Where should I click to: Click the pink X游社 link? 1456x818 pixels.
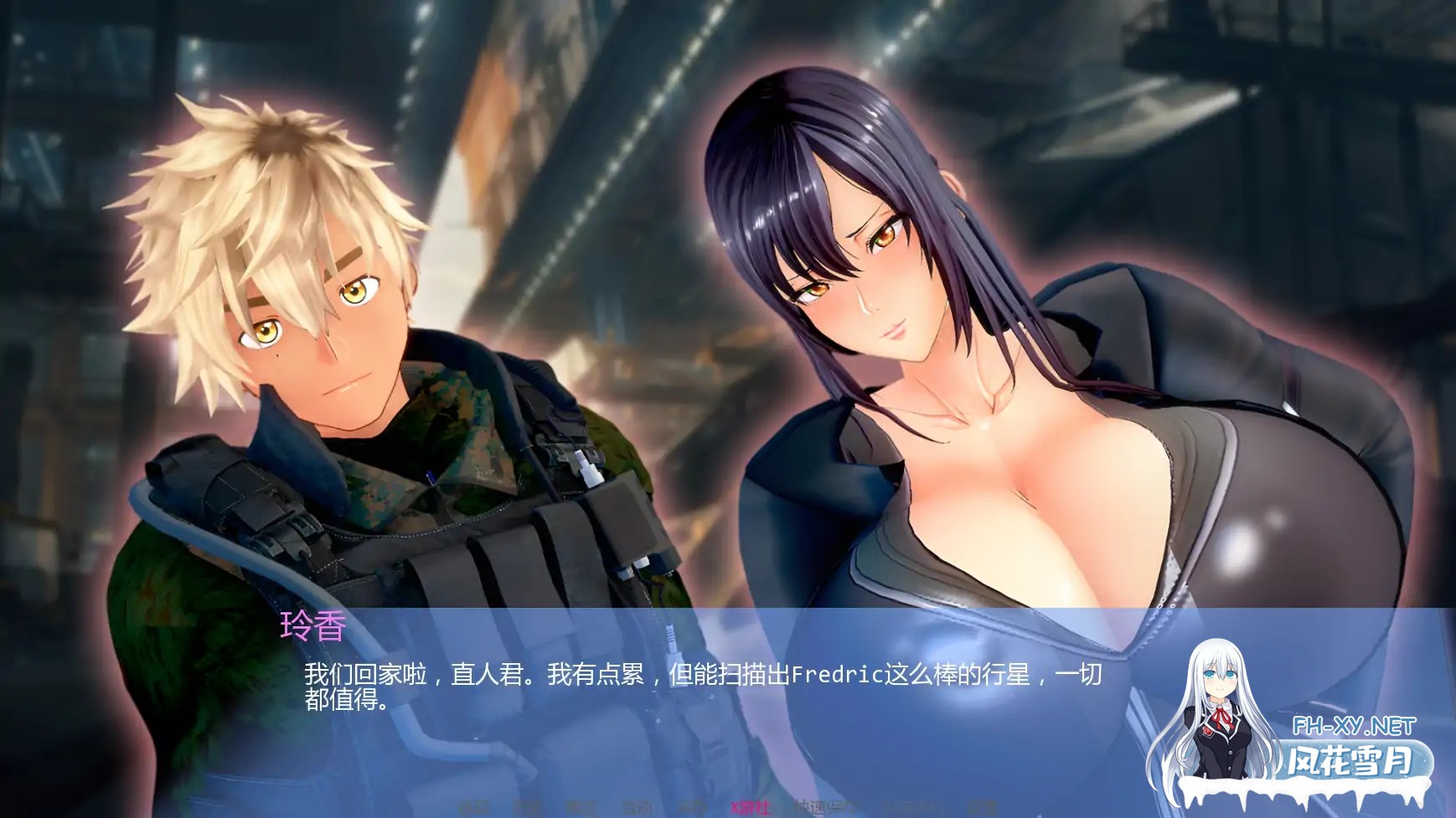click(x=751, y=808)
